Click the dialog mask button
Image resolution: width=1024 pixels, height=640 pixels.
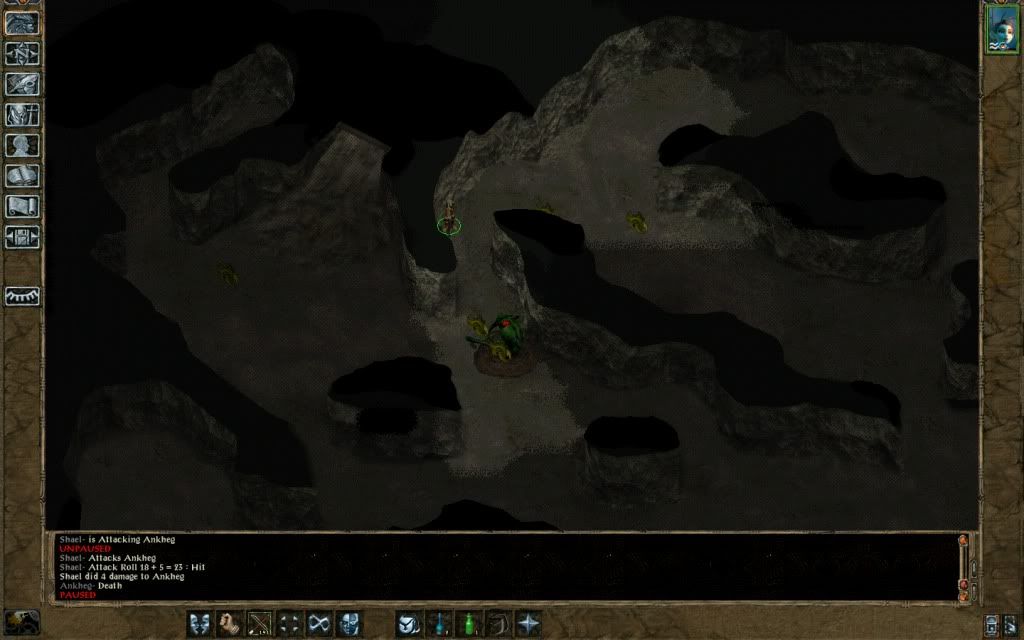click(201, 623)
